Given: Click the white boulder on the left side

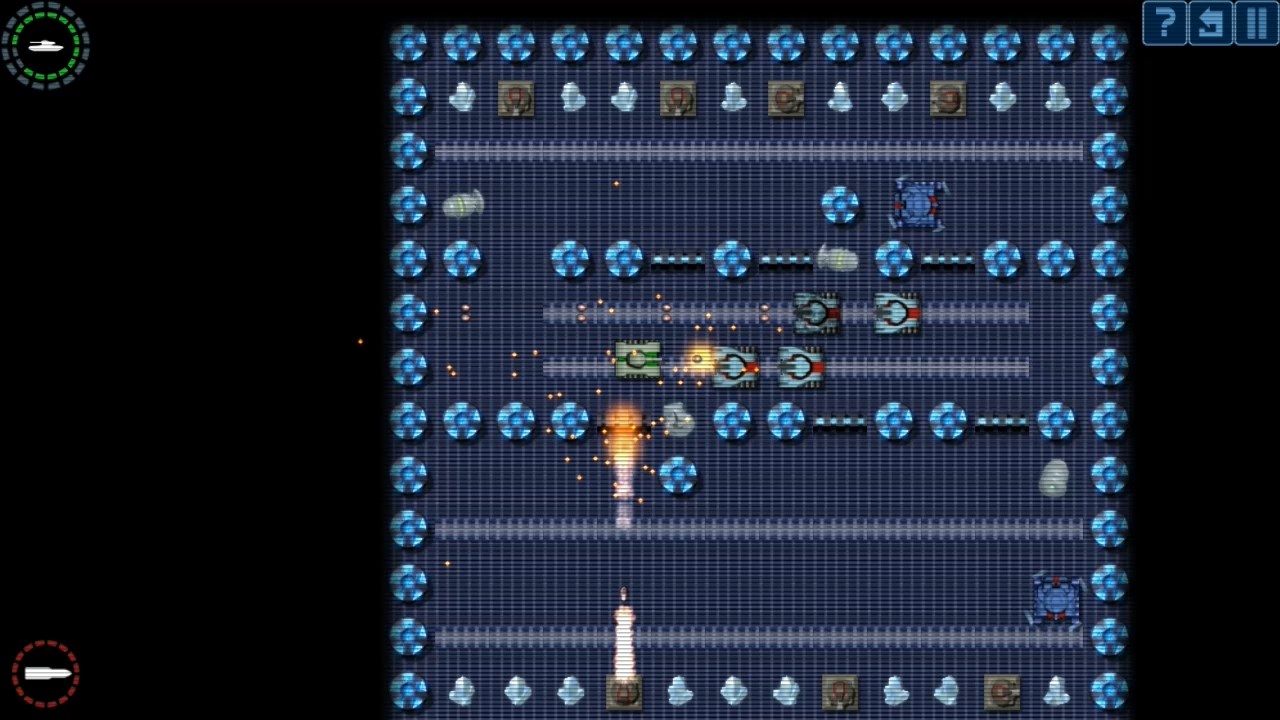Looking at the screenshot, I should [463, 203].
